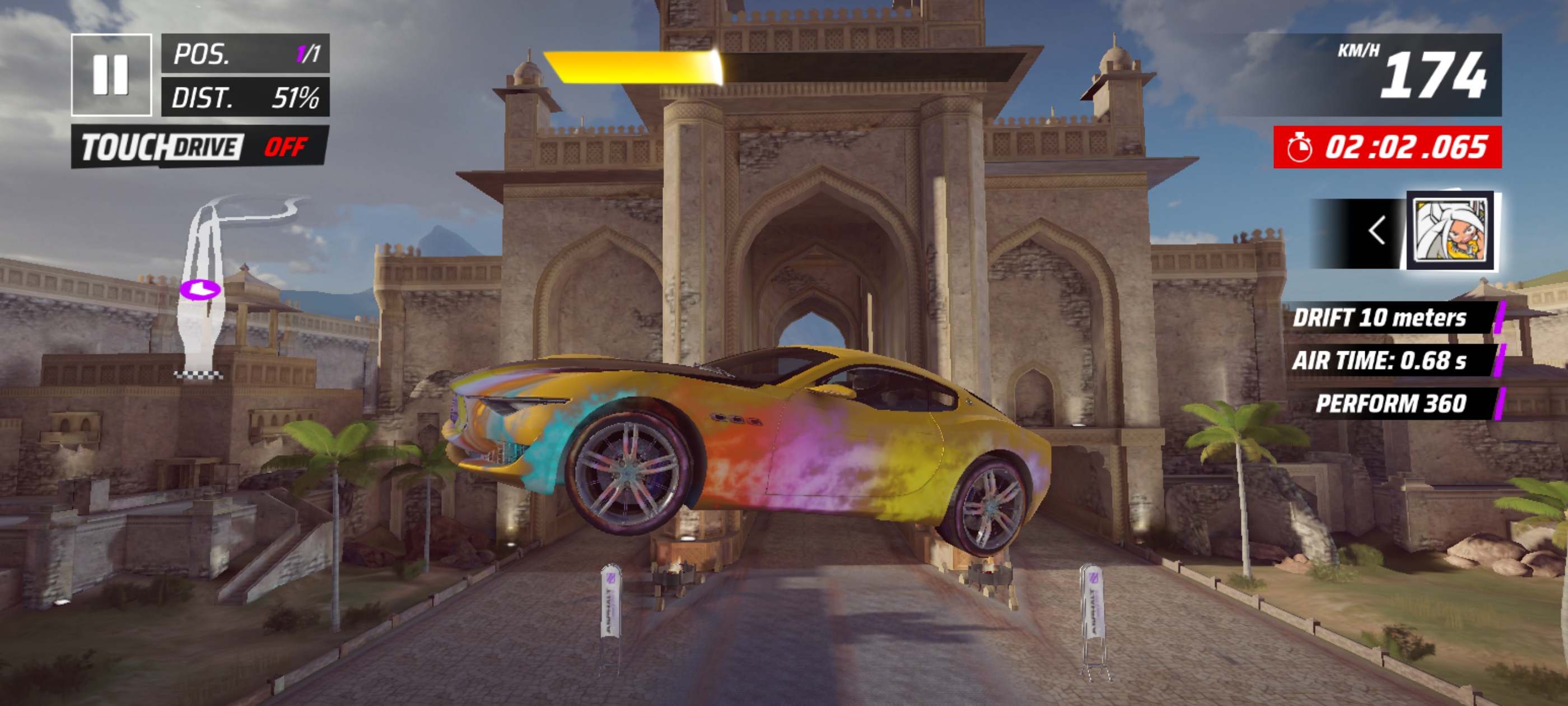This screenshot has width=1568, height=706.
Task: Pause the race
Action: click(x=111, y=75)
